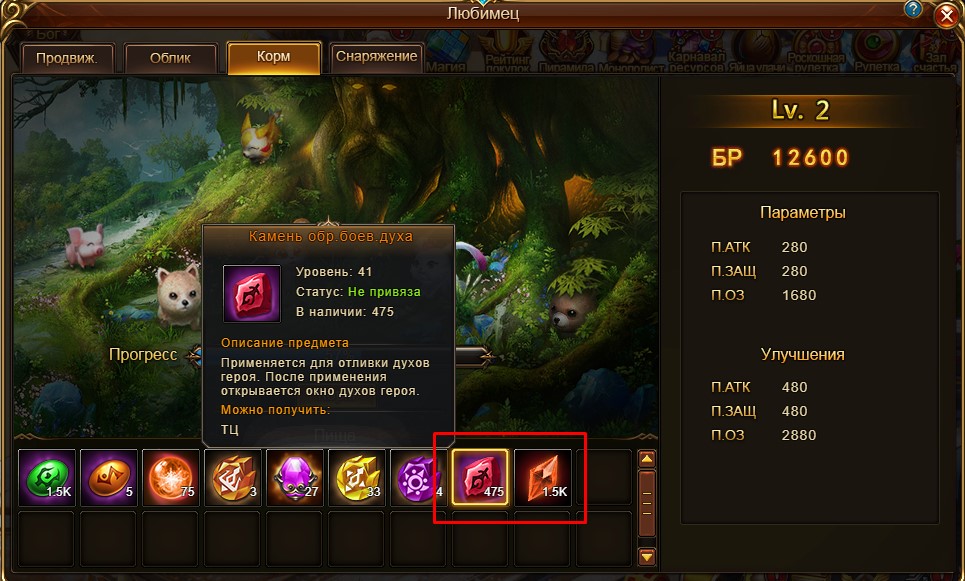965x581 pixels.
Task: Select the yellow crystal with count 33
Action: click(x=356, y=477)
